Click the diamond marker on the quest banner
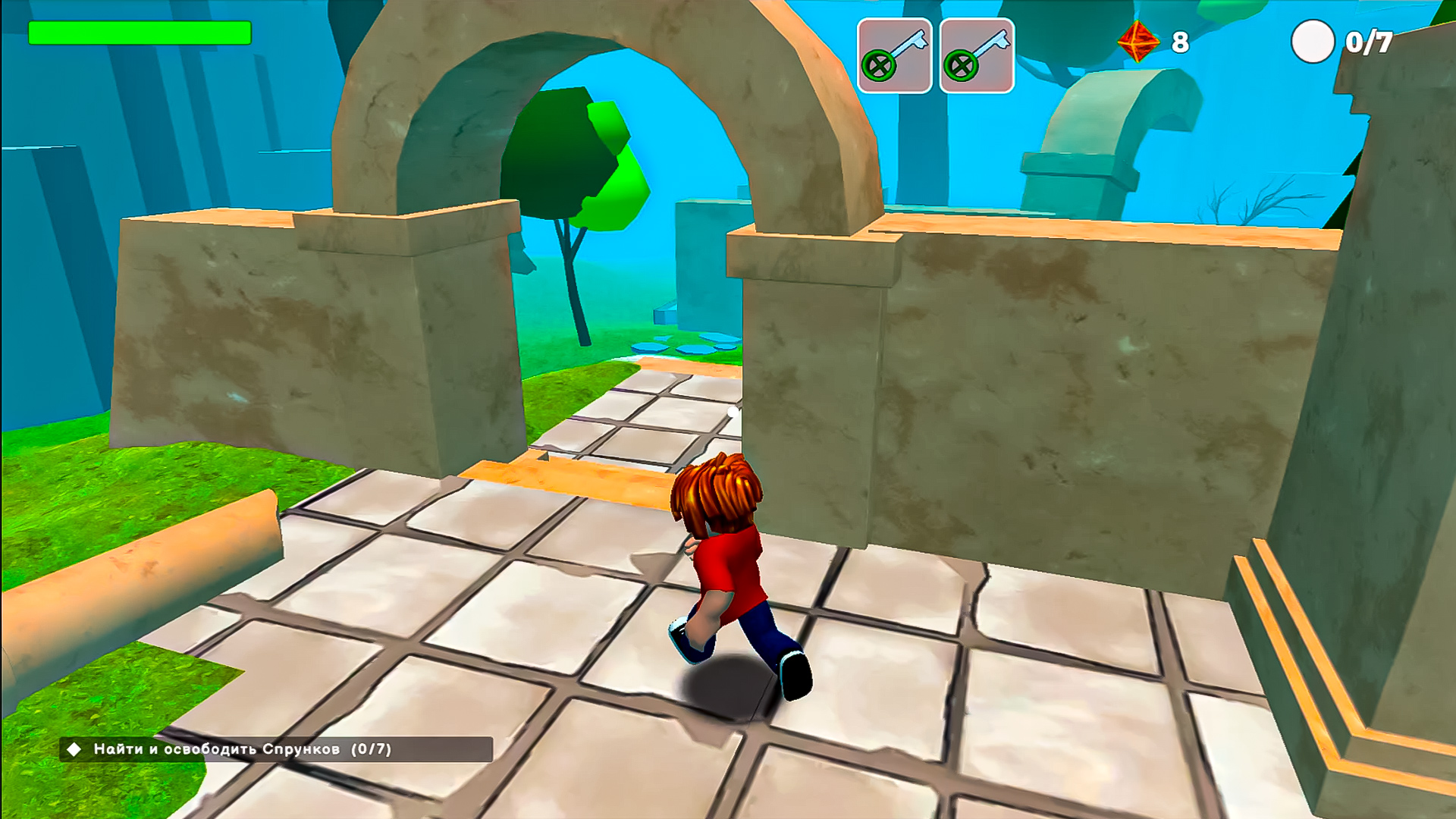Screen dimensions: 1456x819 tap(74, 749)
